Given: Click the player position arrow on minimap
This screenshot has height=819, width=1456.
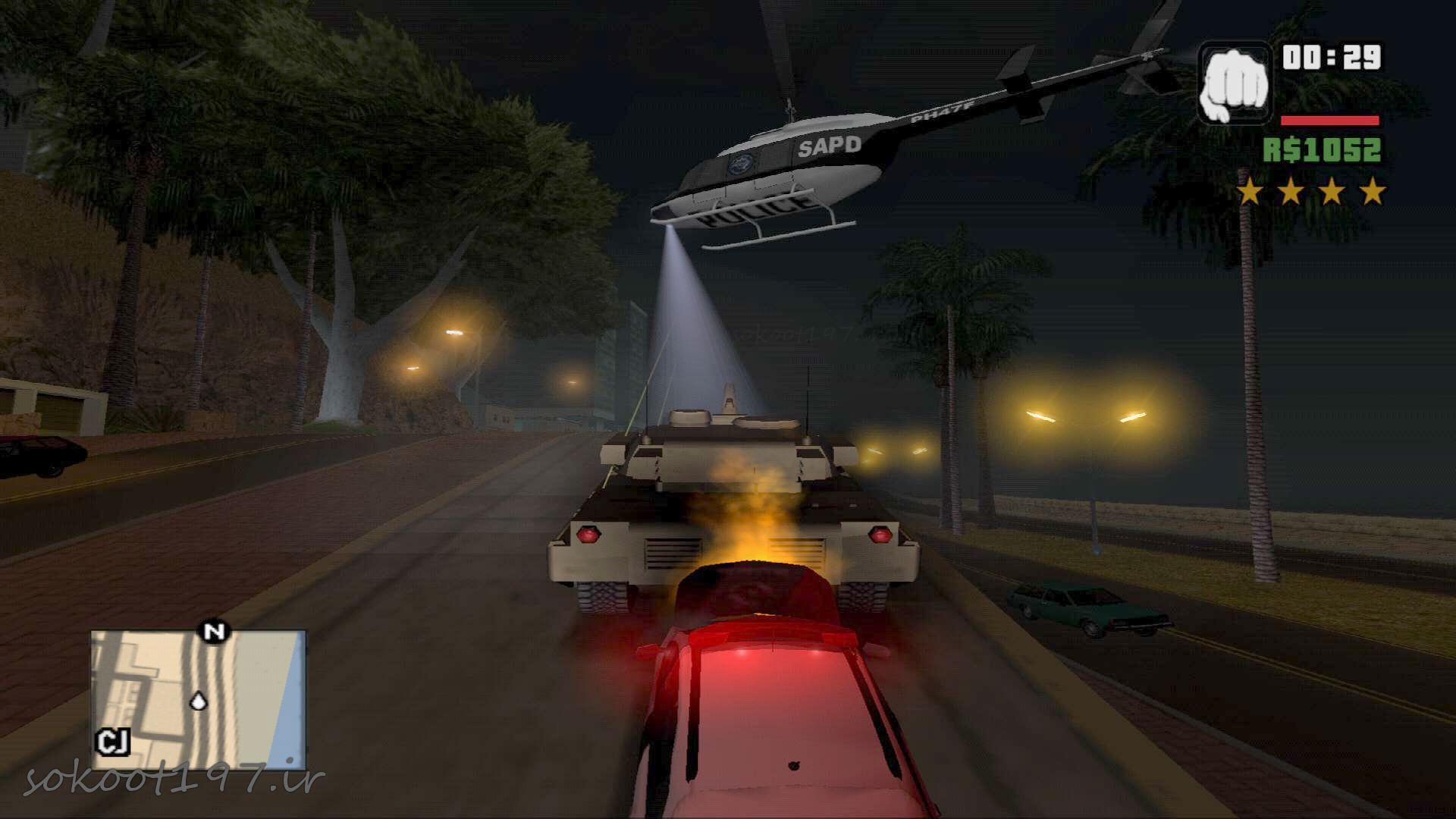Looking at the screenshot, I should [199, 701].
